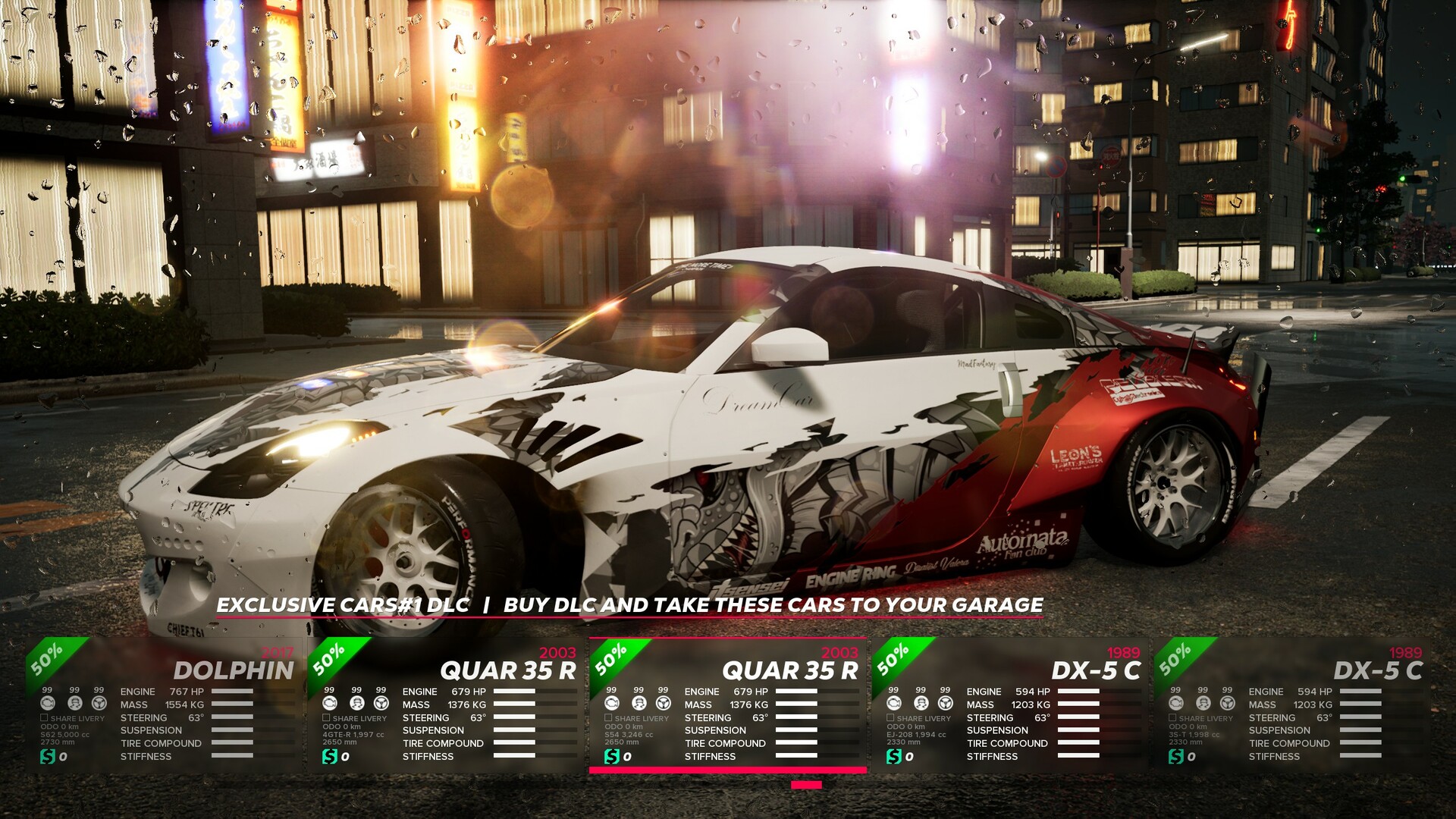This screenshot has width=1456, height=819.
Task: Click the Engine stat bar on the DOLPHIN card
Action: coord(233,692)
